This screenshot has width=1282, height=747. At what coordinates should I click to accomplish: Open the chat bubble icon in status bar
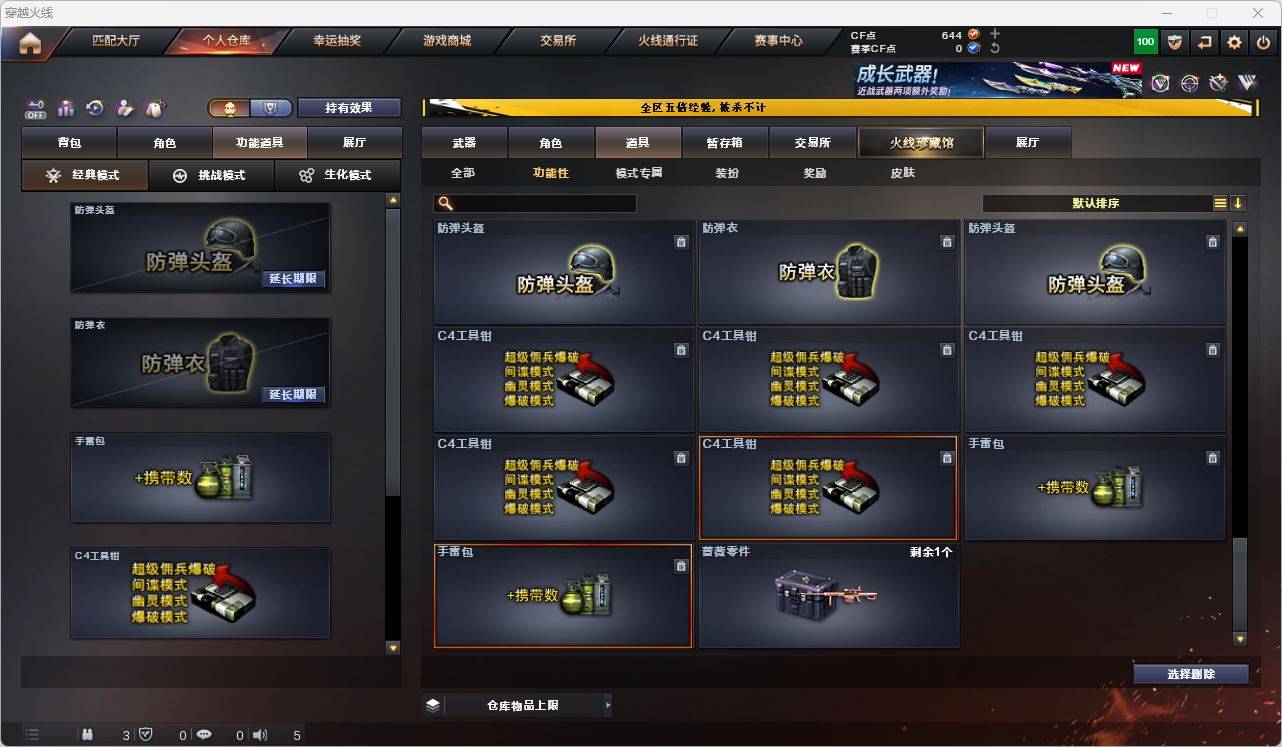(204, 735)
